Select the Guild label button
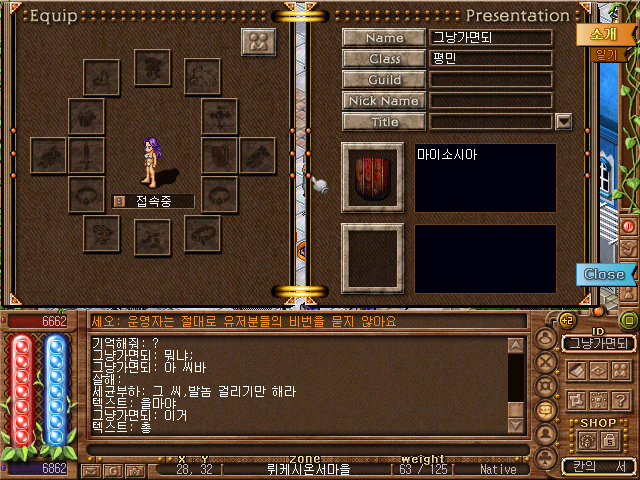Screen dimensions: 640x480 click(384, 80)
